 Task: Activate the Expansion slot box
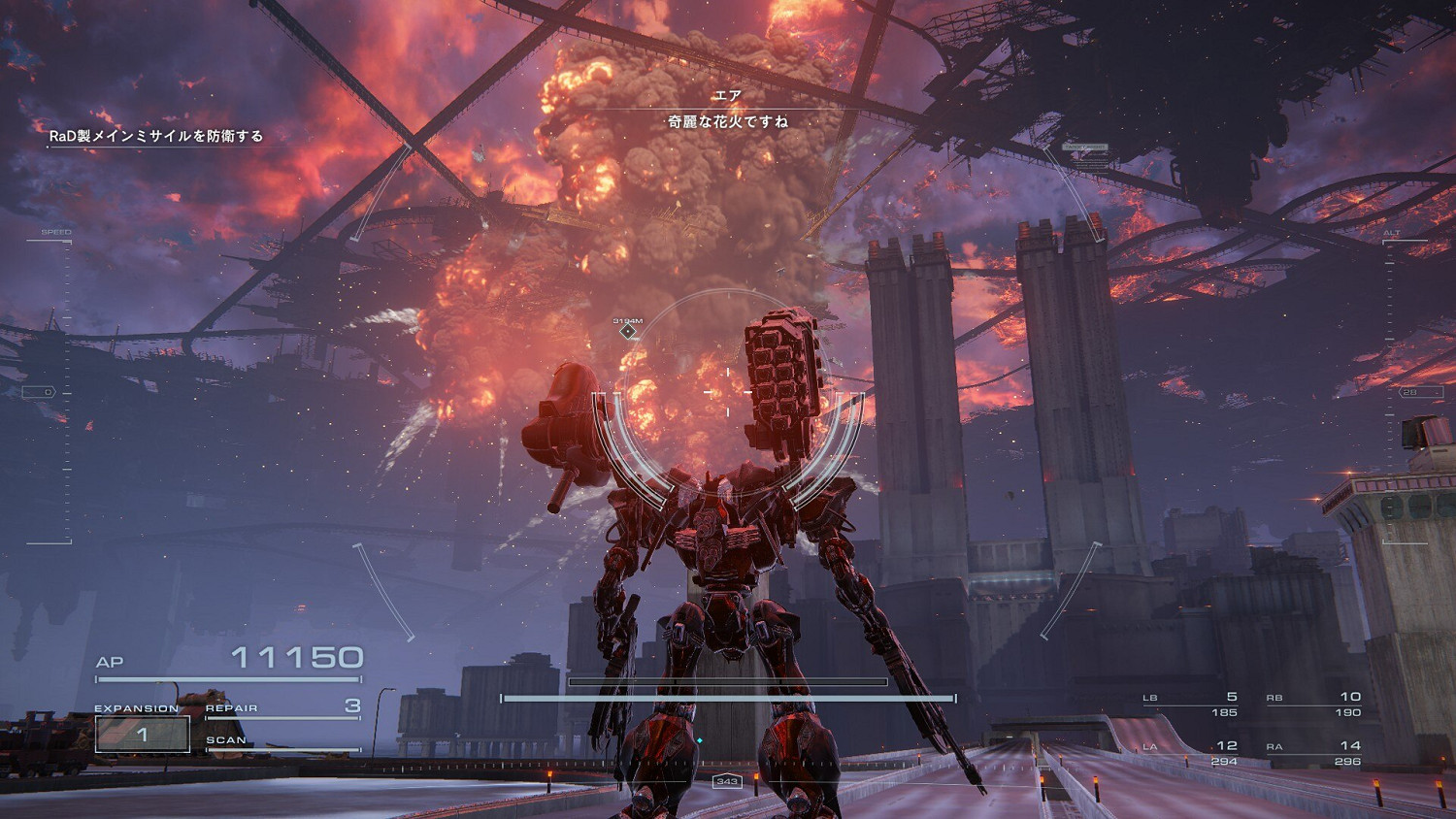click(x=142, y=735)
